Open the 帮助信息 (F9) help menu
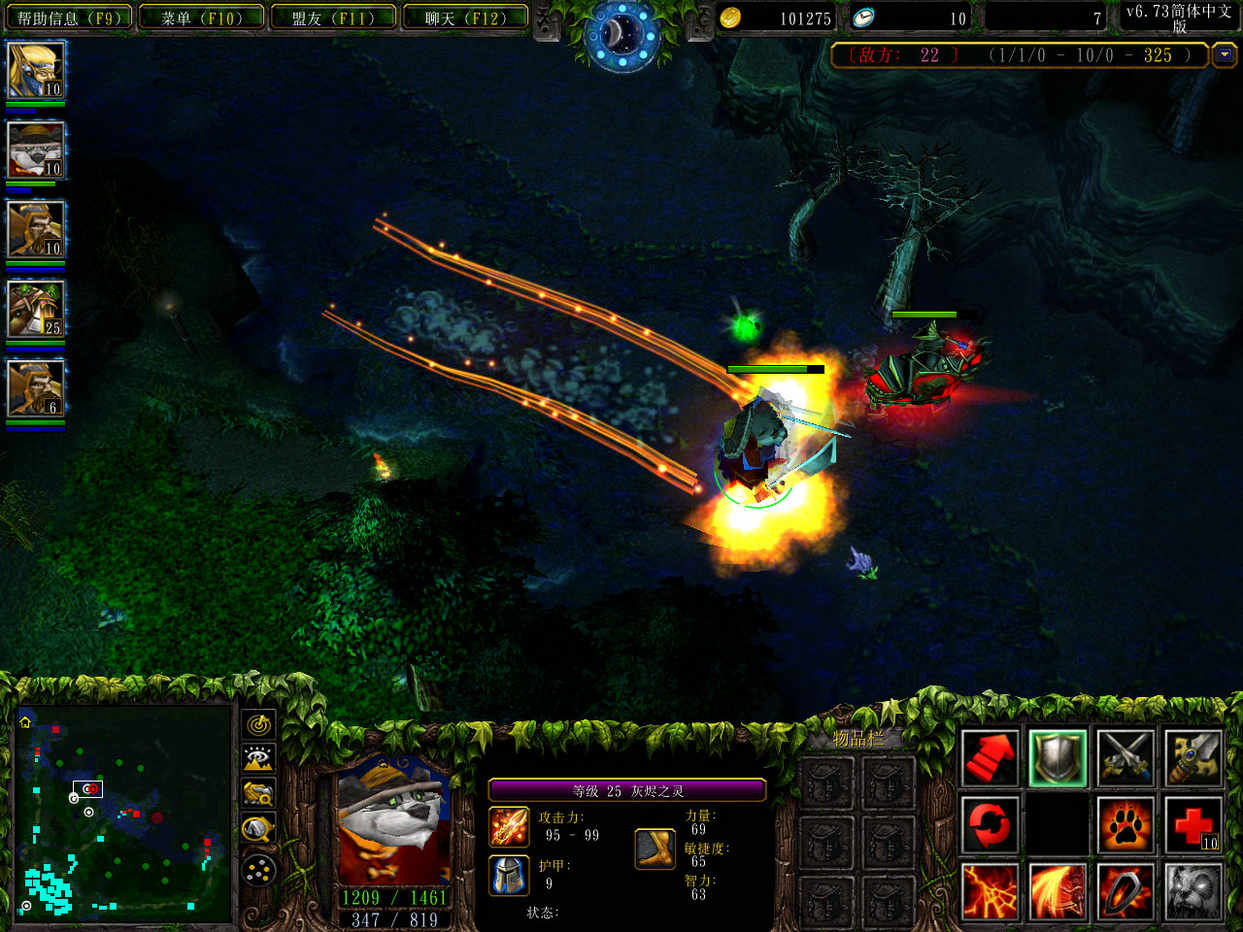Screen dimensions: 1243x932 (x=68, y=17)
